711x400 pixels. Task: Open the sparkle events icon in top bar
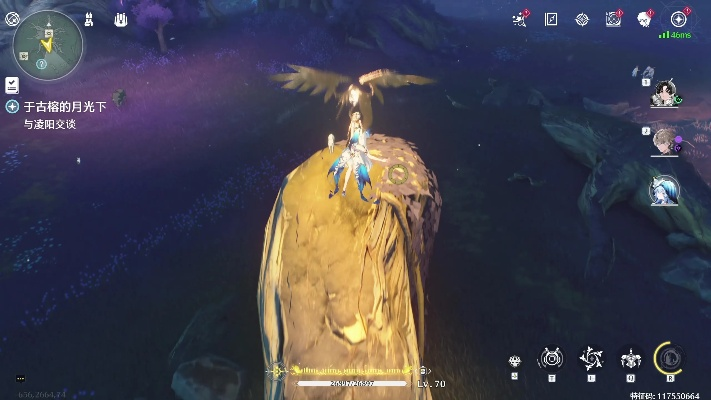click(x=520, y=19)
